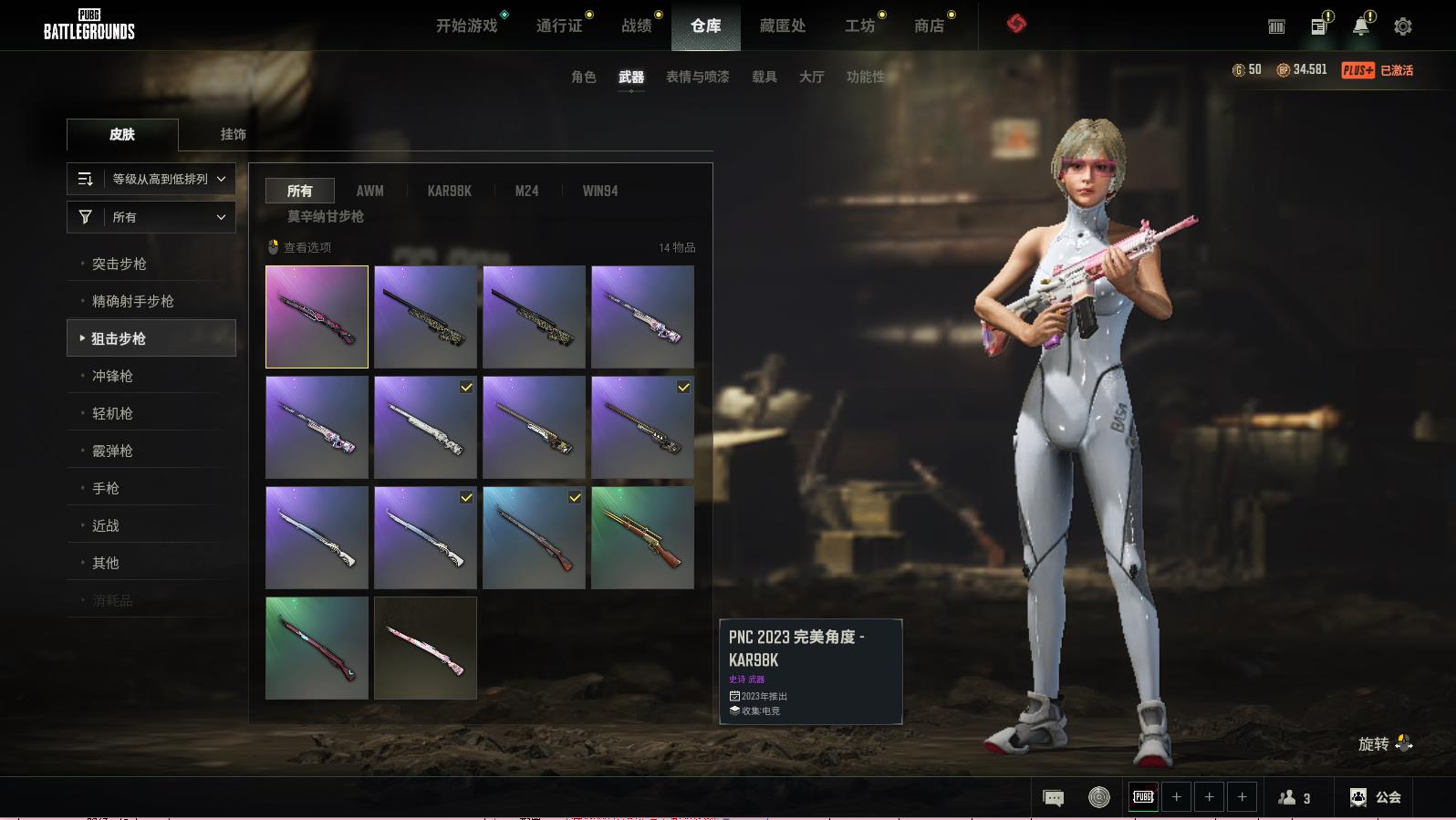The image size is (1456, 820).
Task: Open the 商店 shop tab
Action: point(929,26)
